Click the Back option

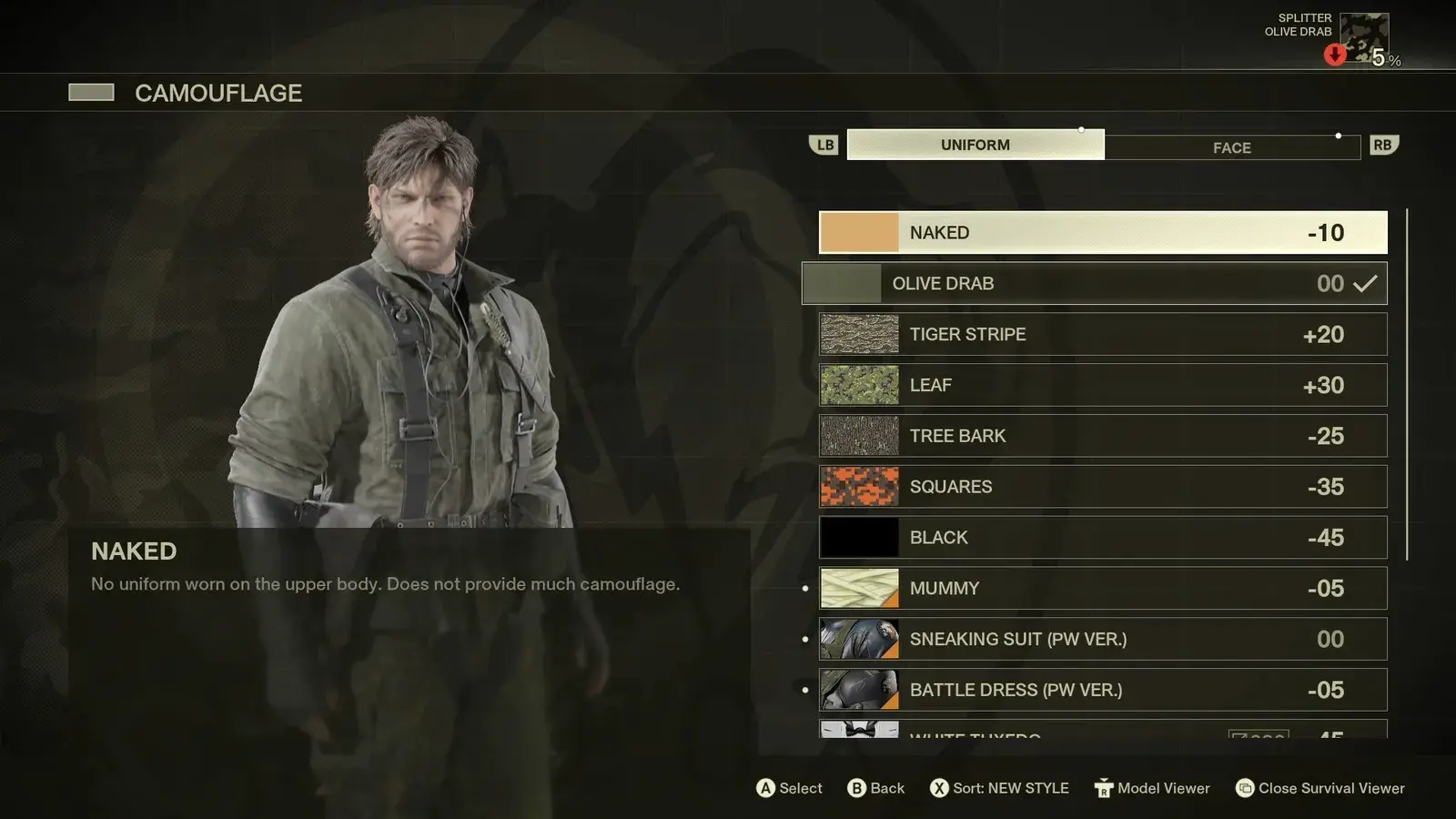(x=875, y=788)
